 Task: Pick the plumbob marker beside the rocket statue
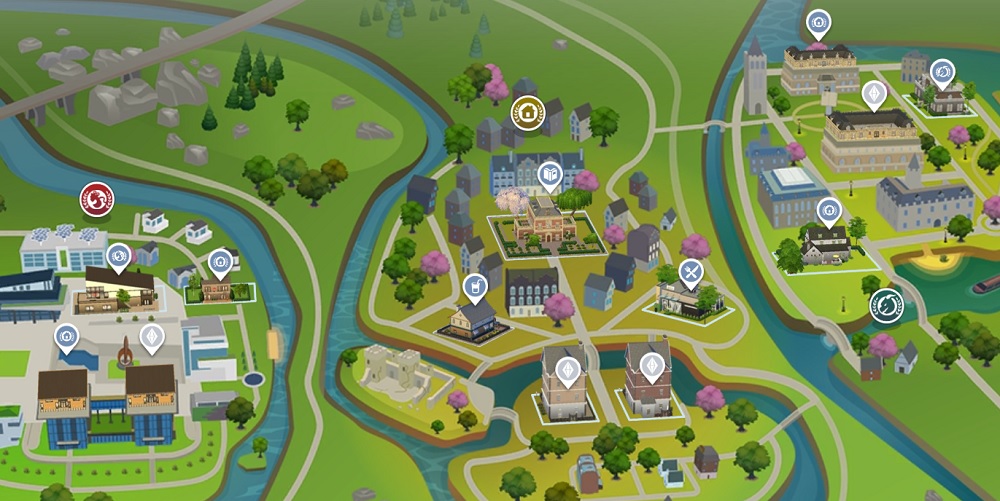151,338
